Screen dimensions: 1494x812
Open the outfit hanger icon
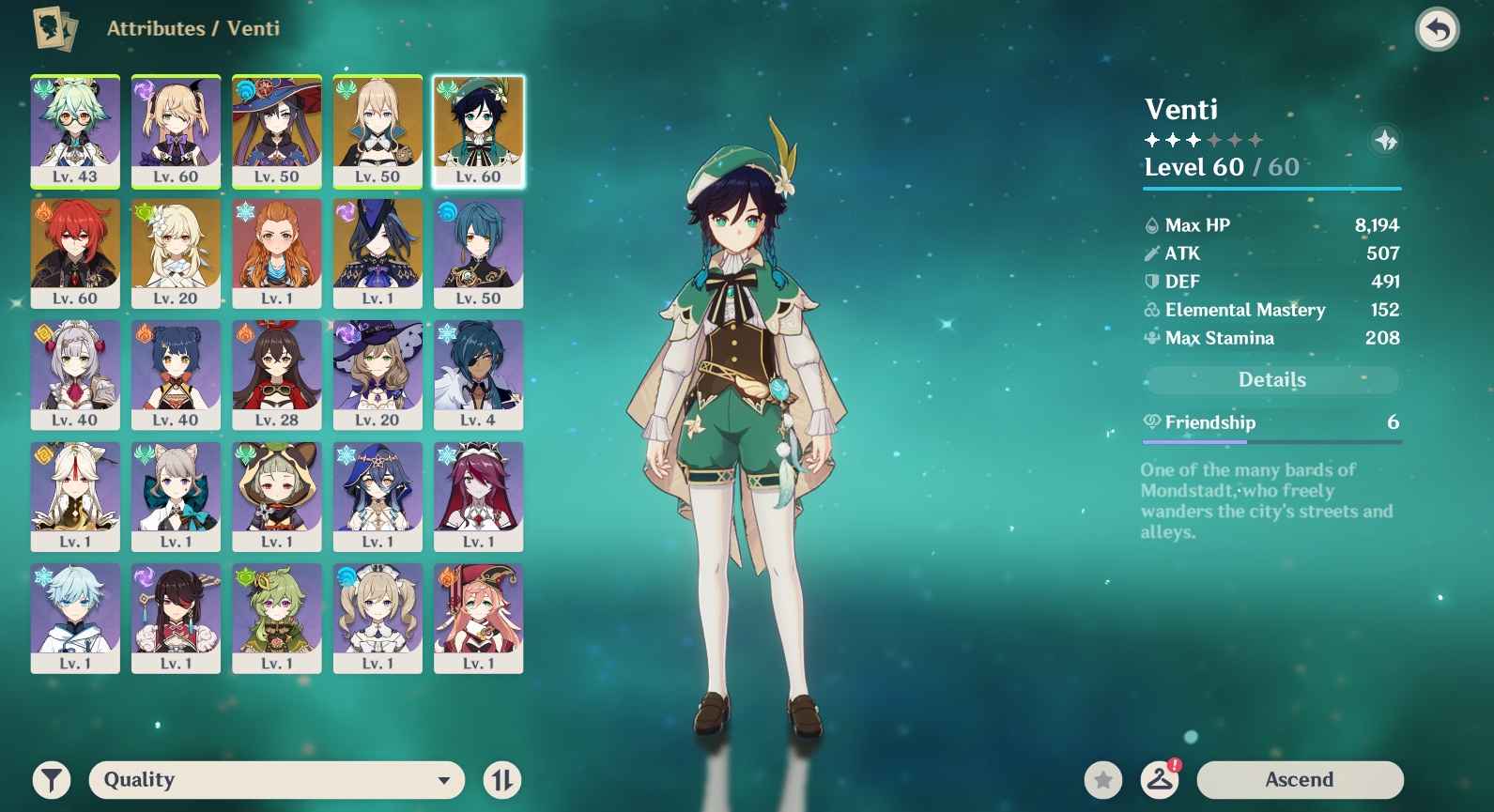pyautogui.click(x=1160, y=779)
